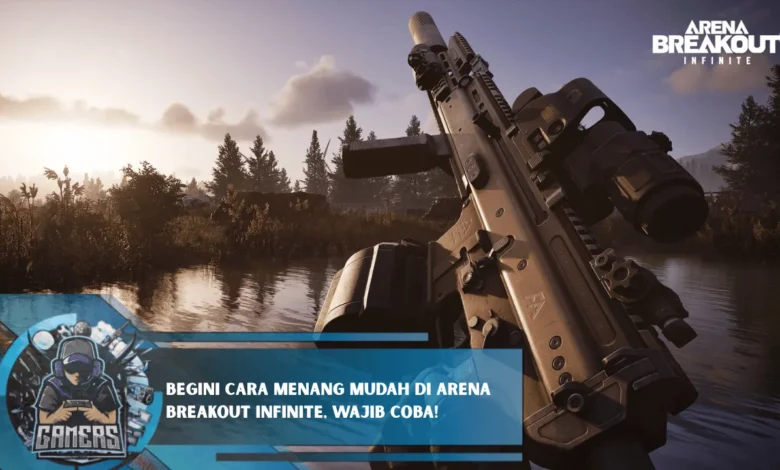The height and width of the screenshot is (470, 780).
Task: Open the 'Begini Cara Menang Mudah' article headline
Action: click(327, 400)
